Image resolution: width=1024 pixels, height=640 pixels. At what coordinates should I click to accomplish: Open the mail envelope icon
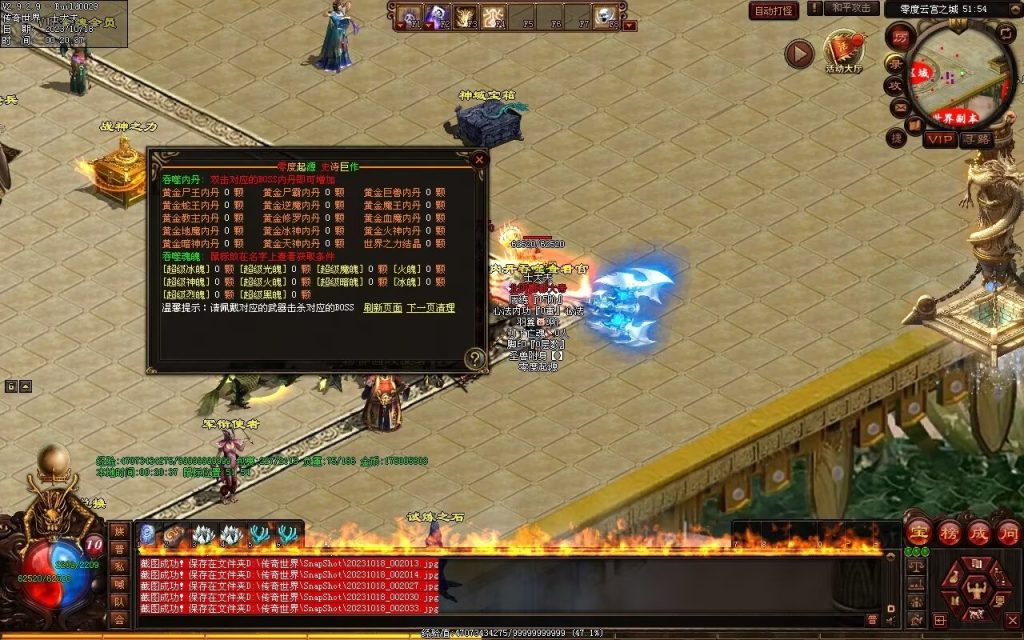click(899, 109)
